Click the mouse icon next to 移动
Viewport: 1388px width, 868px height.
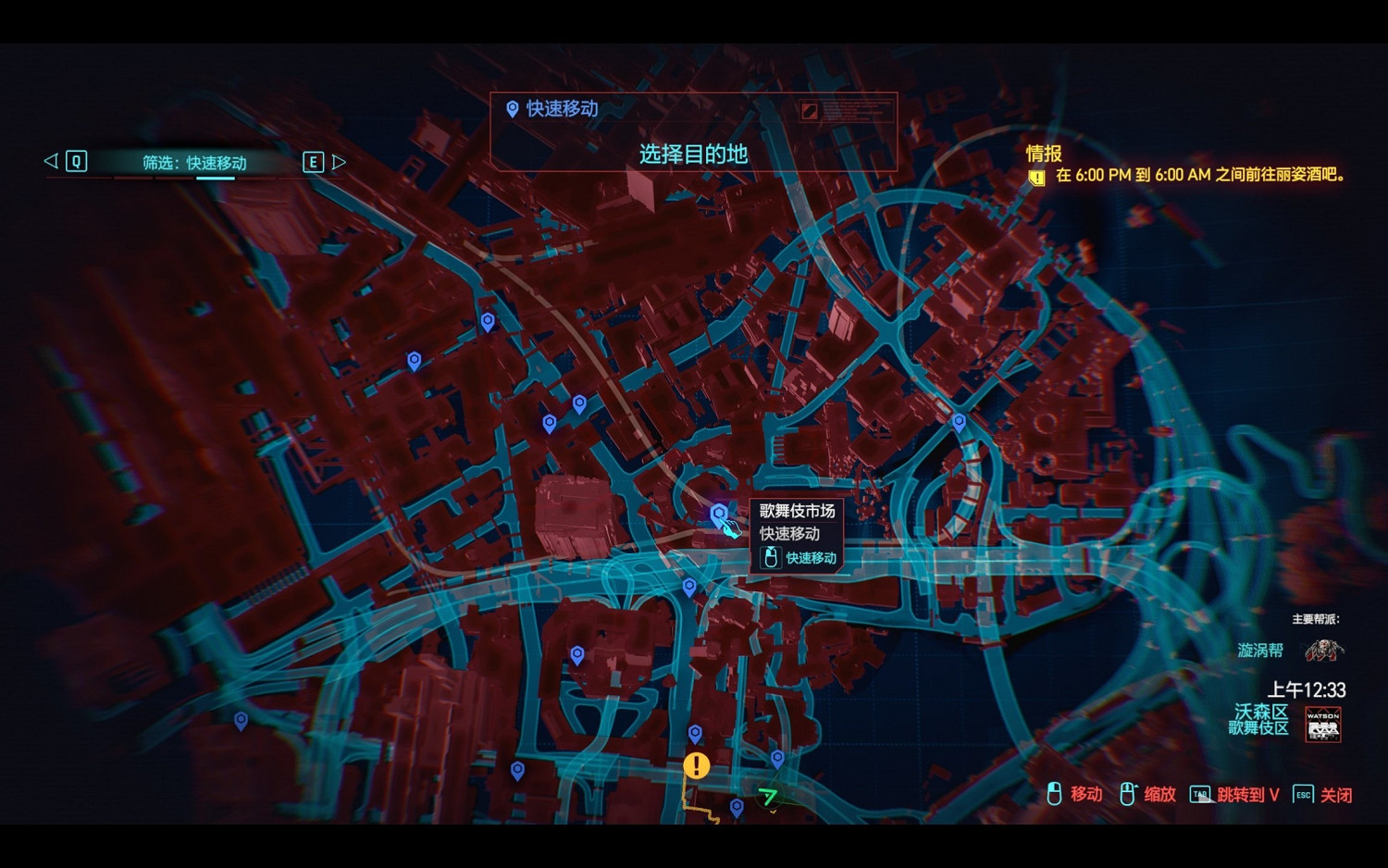click(x=1054, y=793)
